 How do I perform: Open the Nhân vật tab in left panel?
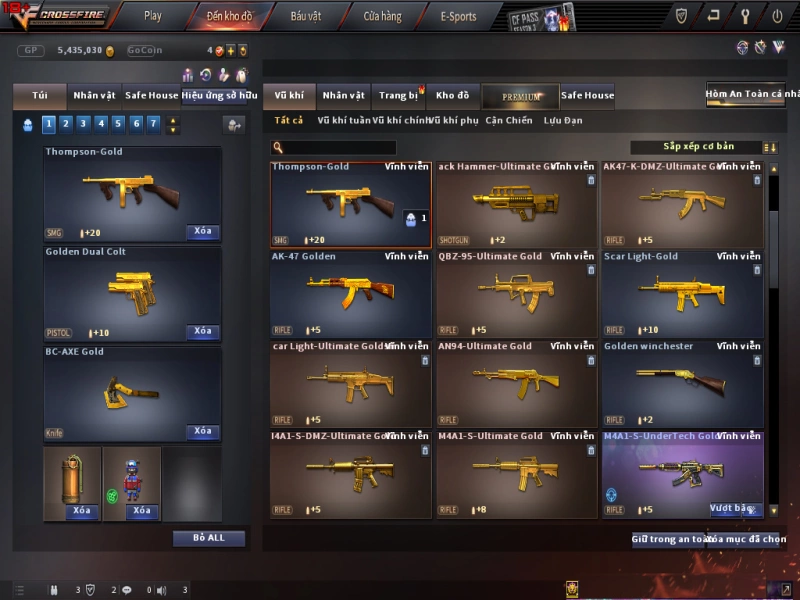94,96
